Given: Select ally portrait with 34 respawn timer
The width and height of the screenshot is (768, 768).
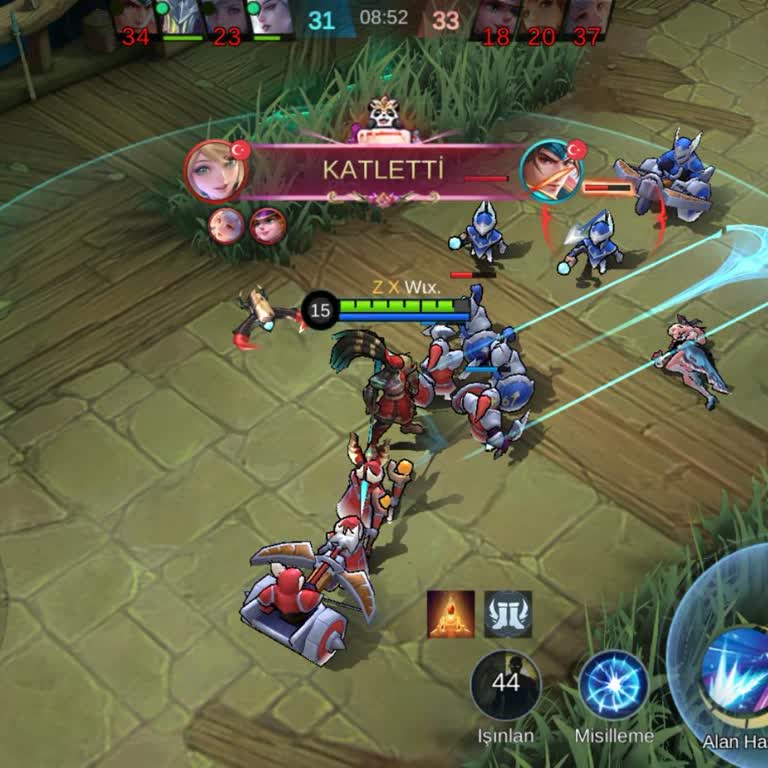Looking at the screenshot, I should [135, 20].
